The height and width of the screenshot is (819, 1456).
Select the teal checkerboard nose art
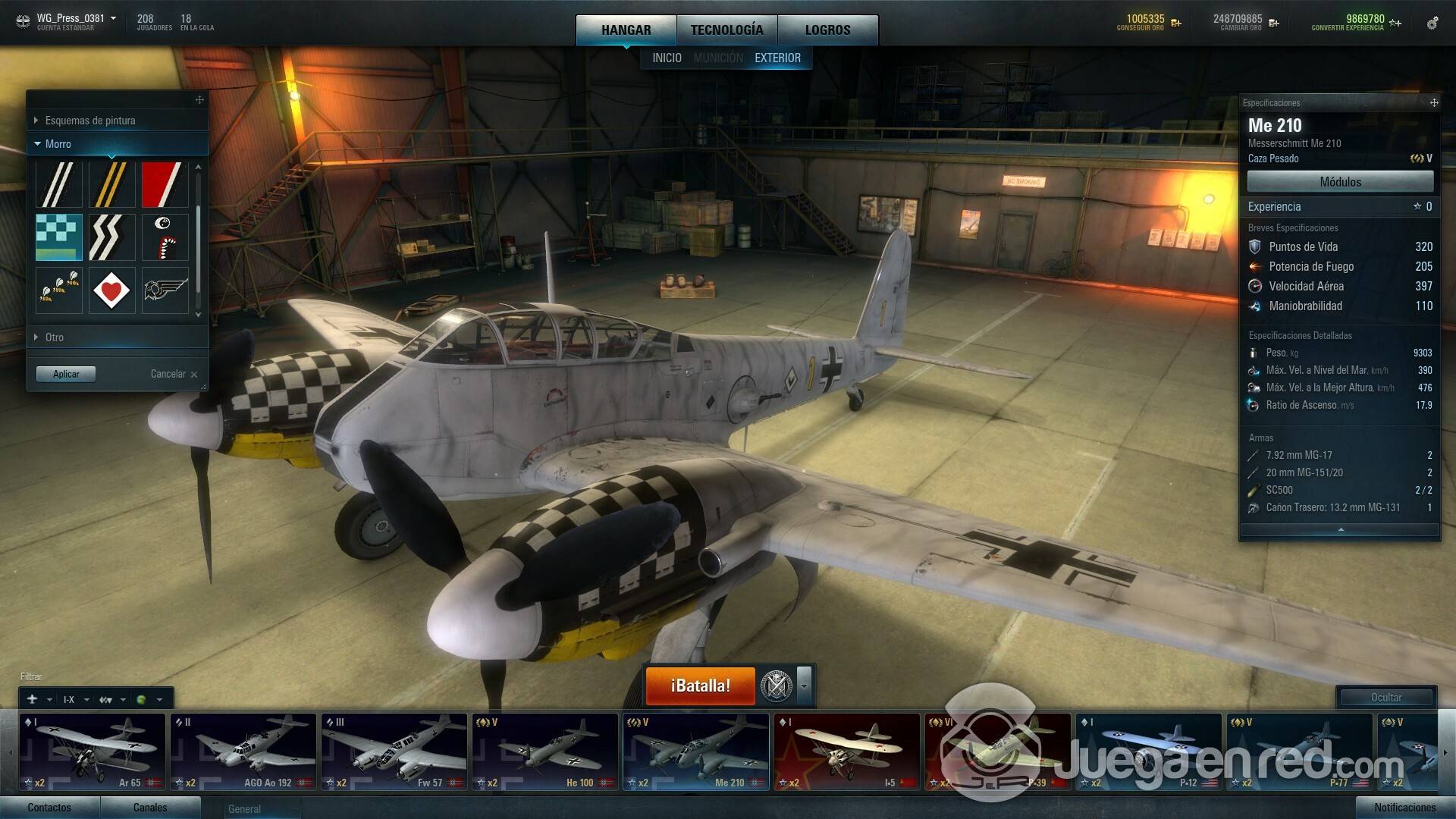59,237
